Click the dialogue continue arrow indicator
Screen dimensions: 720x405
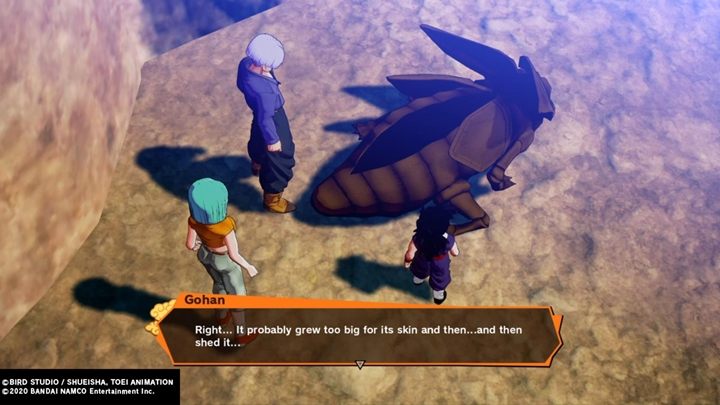[x=360, y=364]
